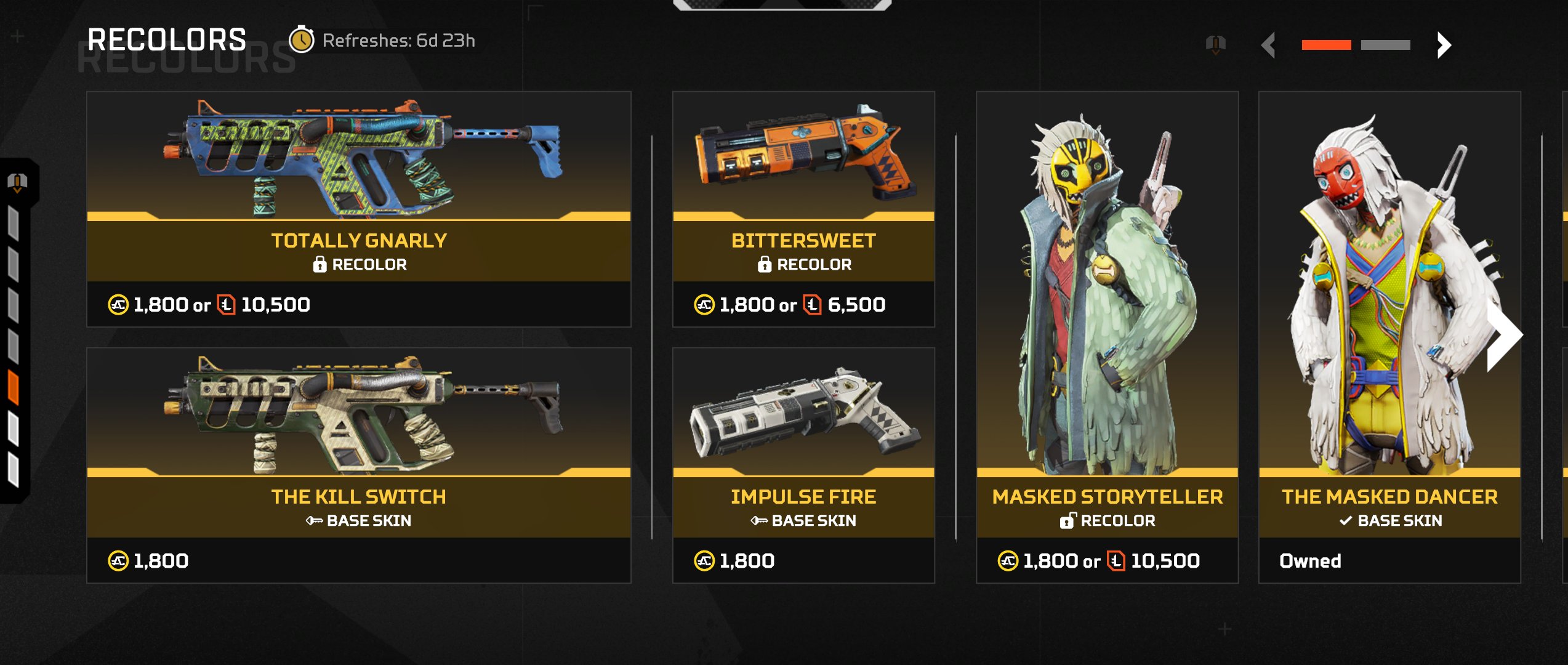Click the large white arrow over Masked Dancer

click(1503, 336)
